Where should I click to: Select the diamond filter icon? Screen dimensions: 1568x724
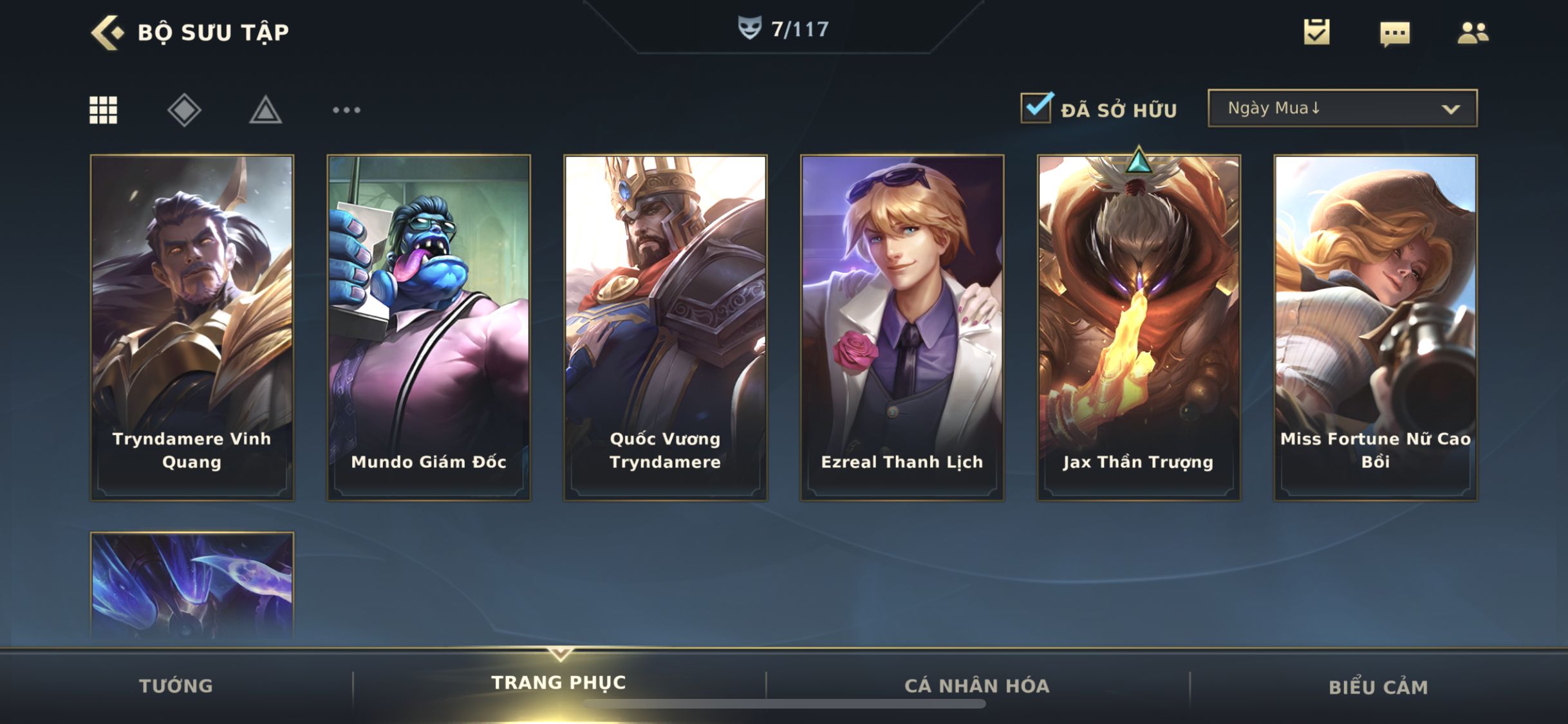pyautogui.click(x=184, y=110)
